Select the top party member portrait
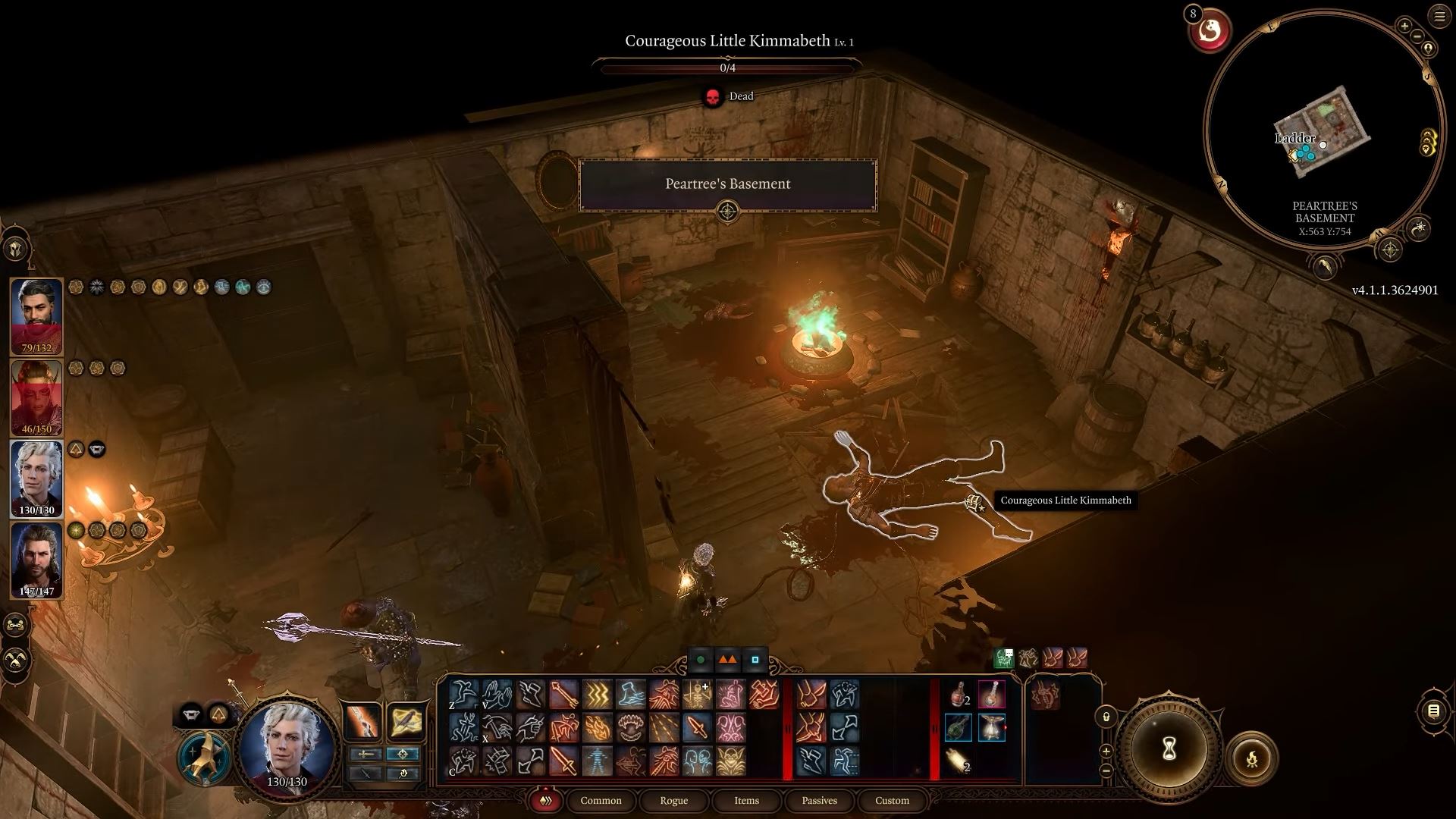This screenshot has height=819, width=1456. pyautogui.click(x=36, y=316)
